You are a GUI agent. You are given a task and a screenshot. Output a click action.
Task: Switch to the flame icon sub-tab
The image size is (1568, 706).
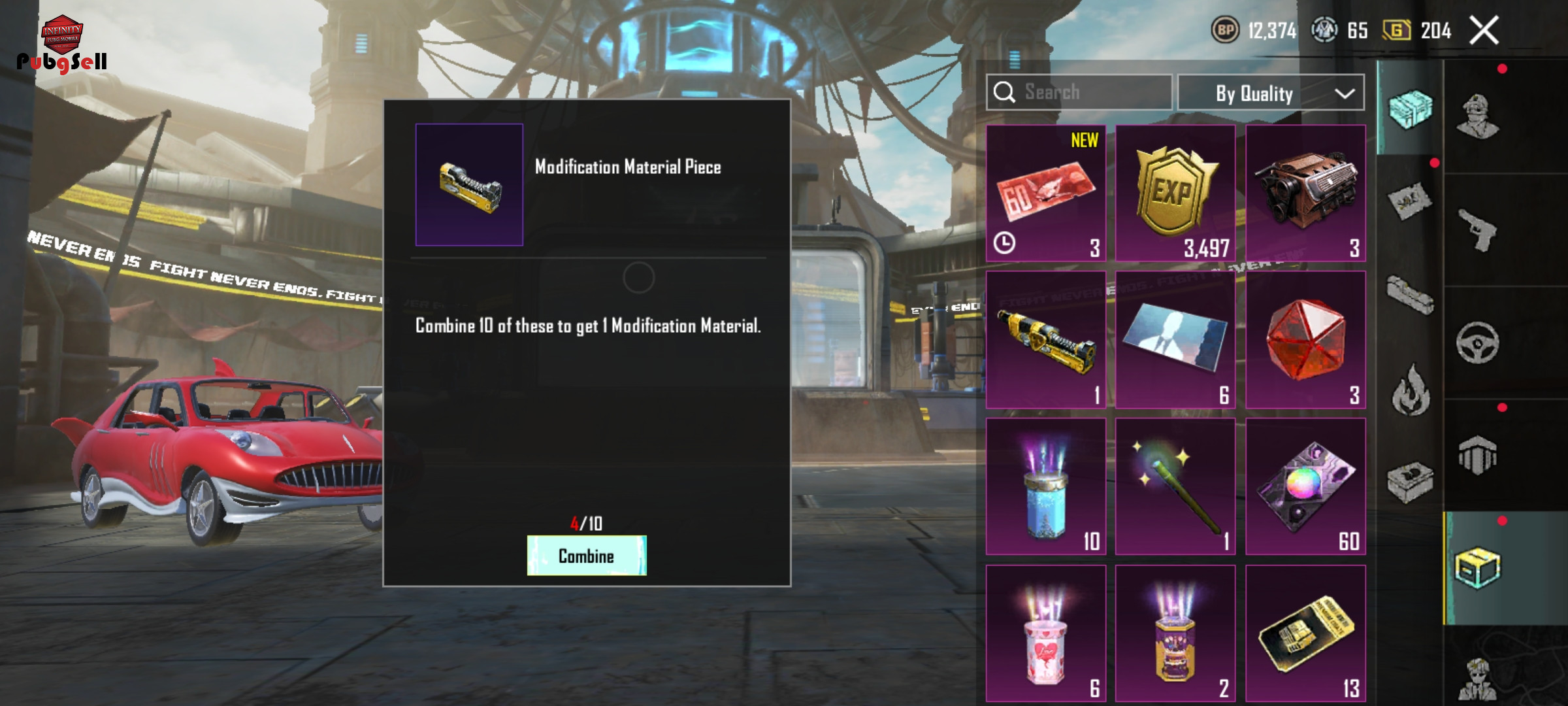1410,390
